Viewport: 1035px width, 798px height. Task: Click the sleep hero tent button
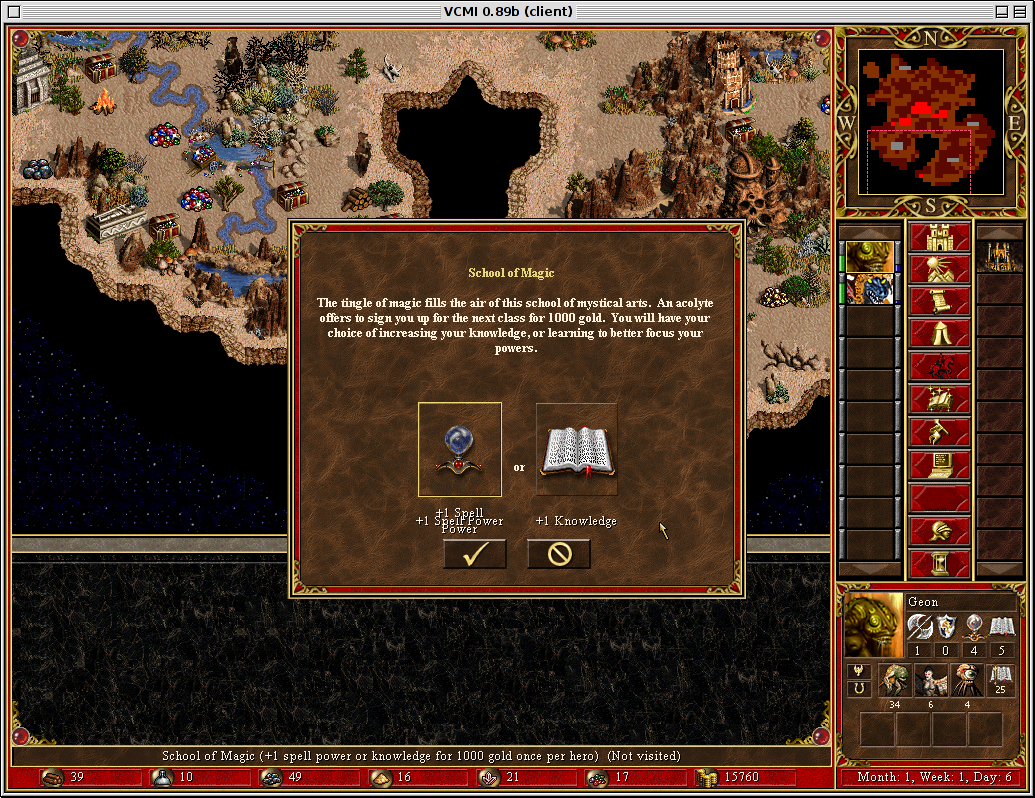point(939,334)
